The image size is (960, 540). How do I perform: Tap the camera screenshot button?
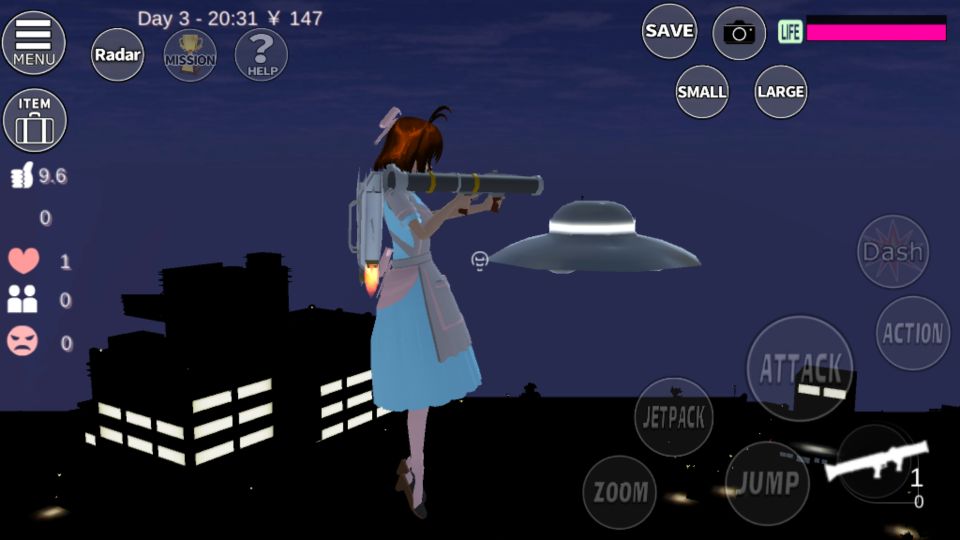739,33
